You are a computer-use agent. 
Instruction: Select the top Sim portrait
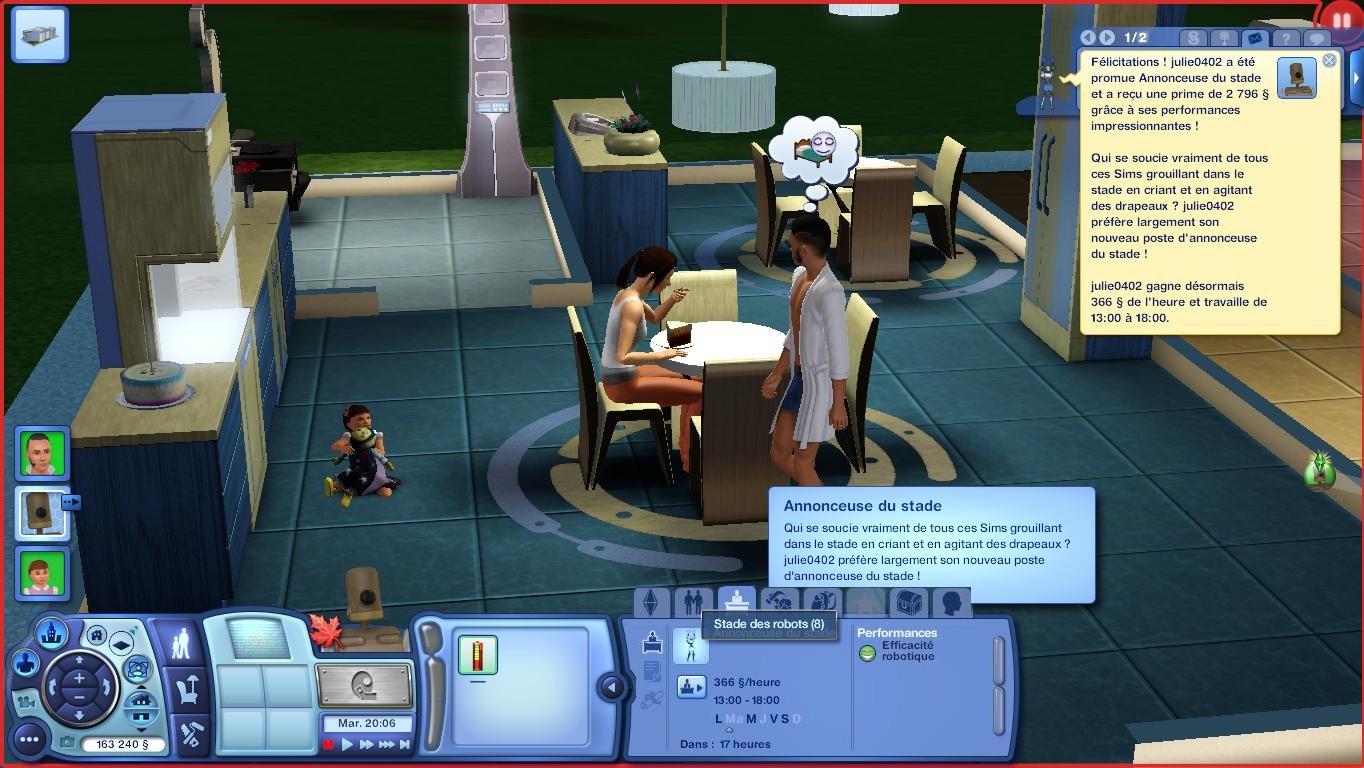42,454
